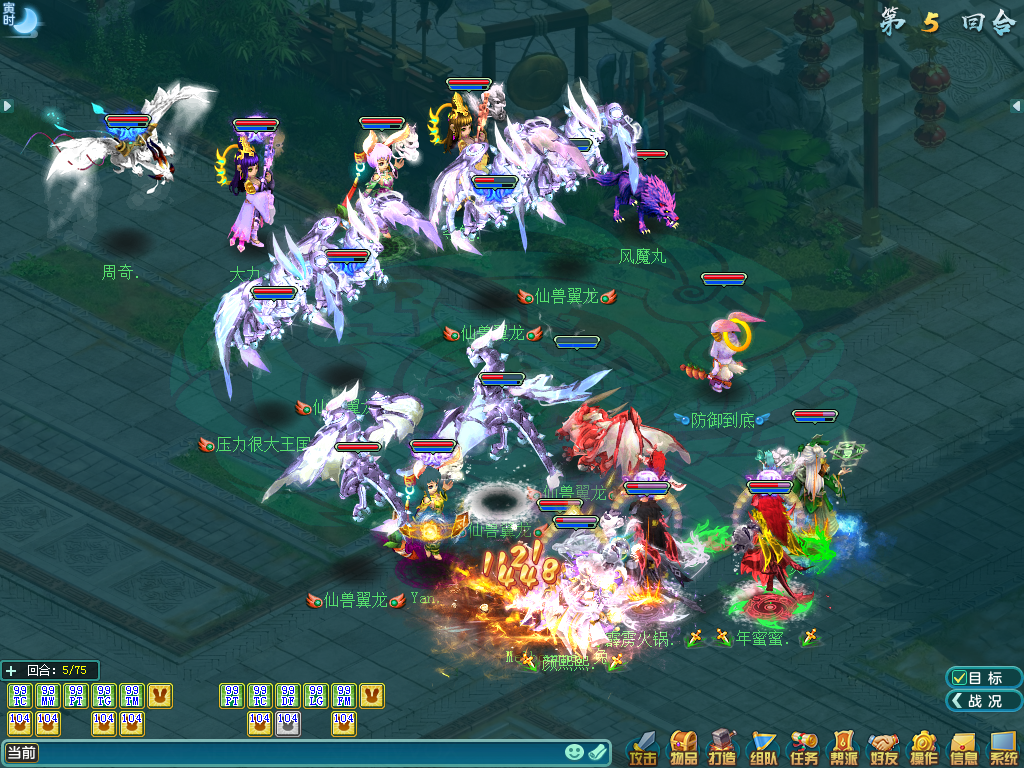Select the 当前 chat channel button

(22, 753)
